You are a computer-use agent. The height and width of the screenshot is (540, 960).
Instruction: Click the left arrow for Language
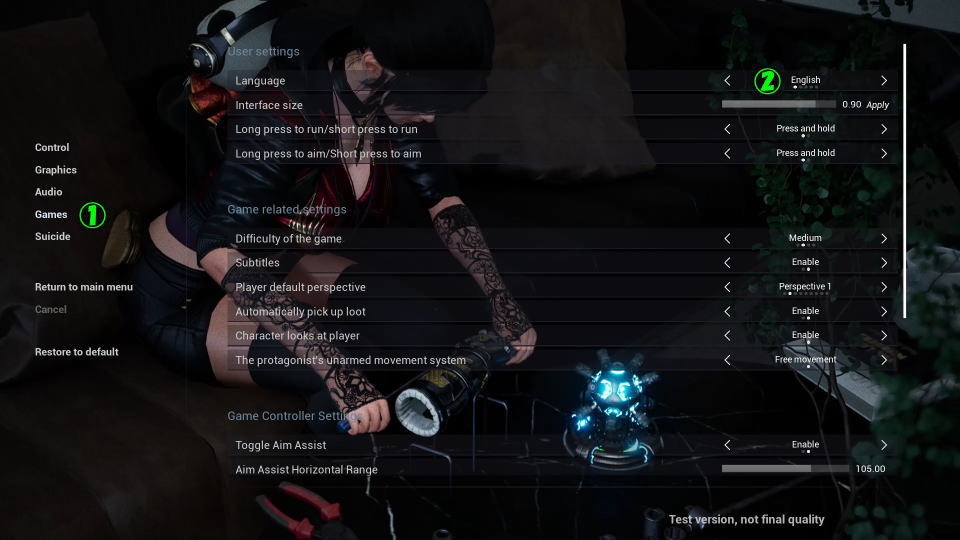(727, 80)
